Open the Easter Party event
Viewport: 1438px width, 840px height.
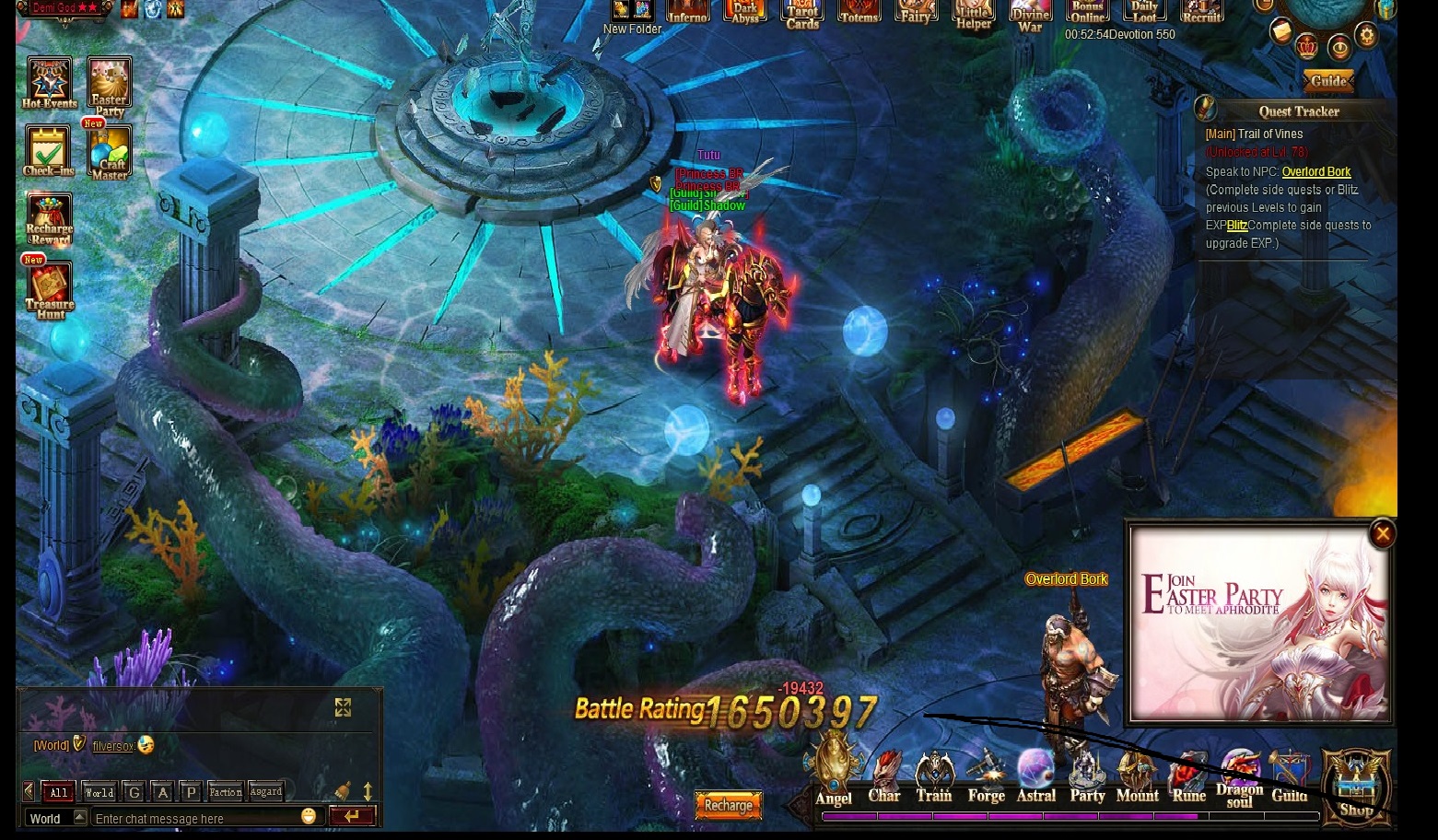[x=109, y=85]
